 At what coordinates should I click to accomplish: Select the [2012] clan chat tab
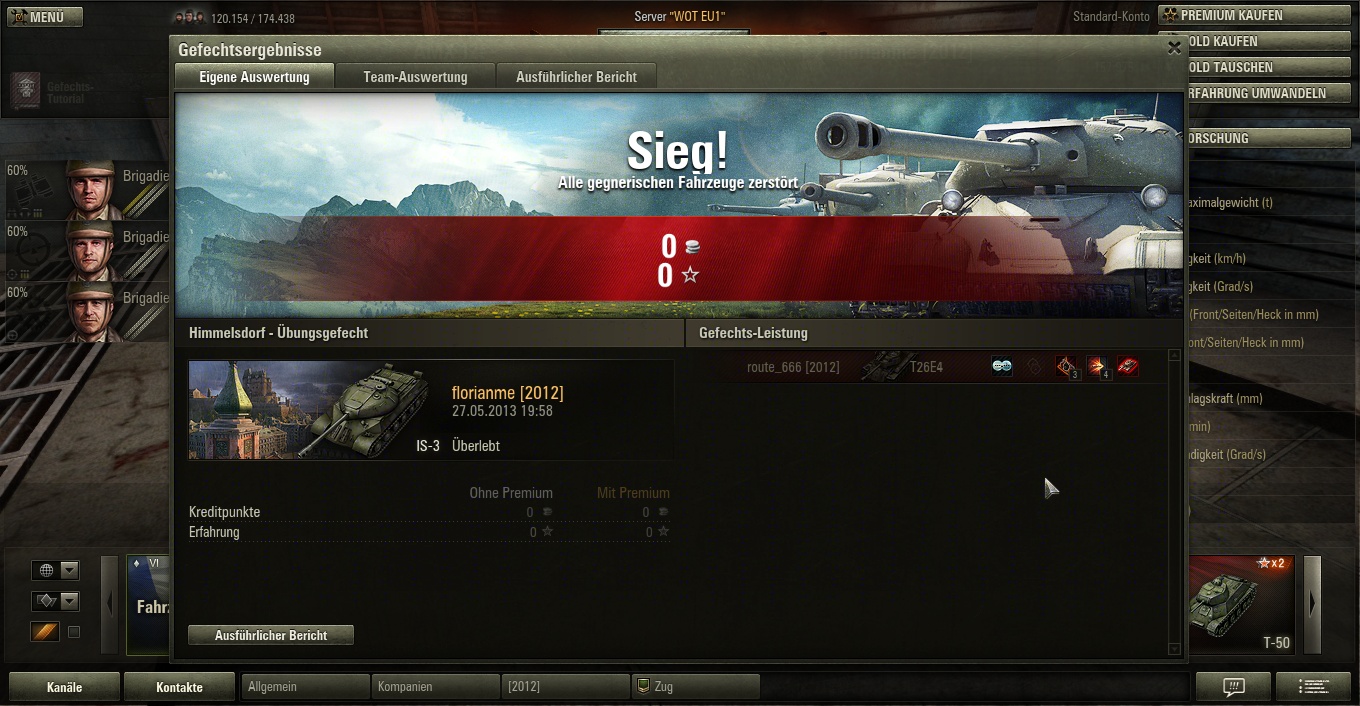coord(565,687)
